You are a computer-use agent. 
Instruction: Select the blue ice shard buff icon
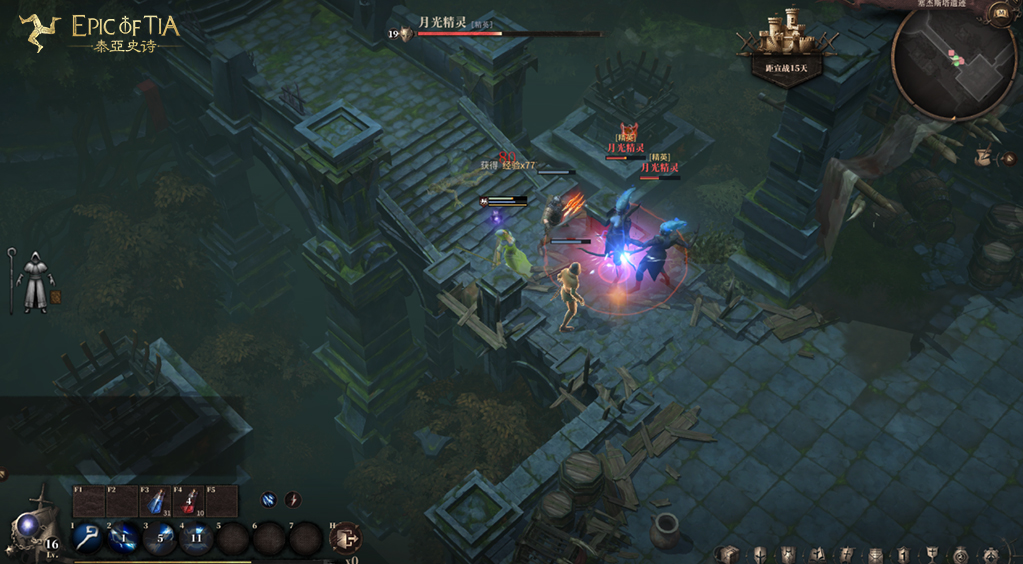click(269, 499)
